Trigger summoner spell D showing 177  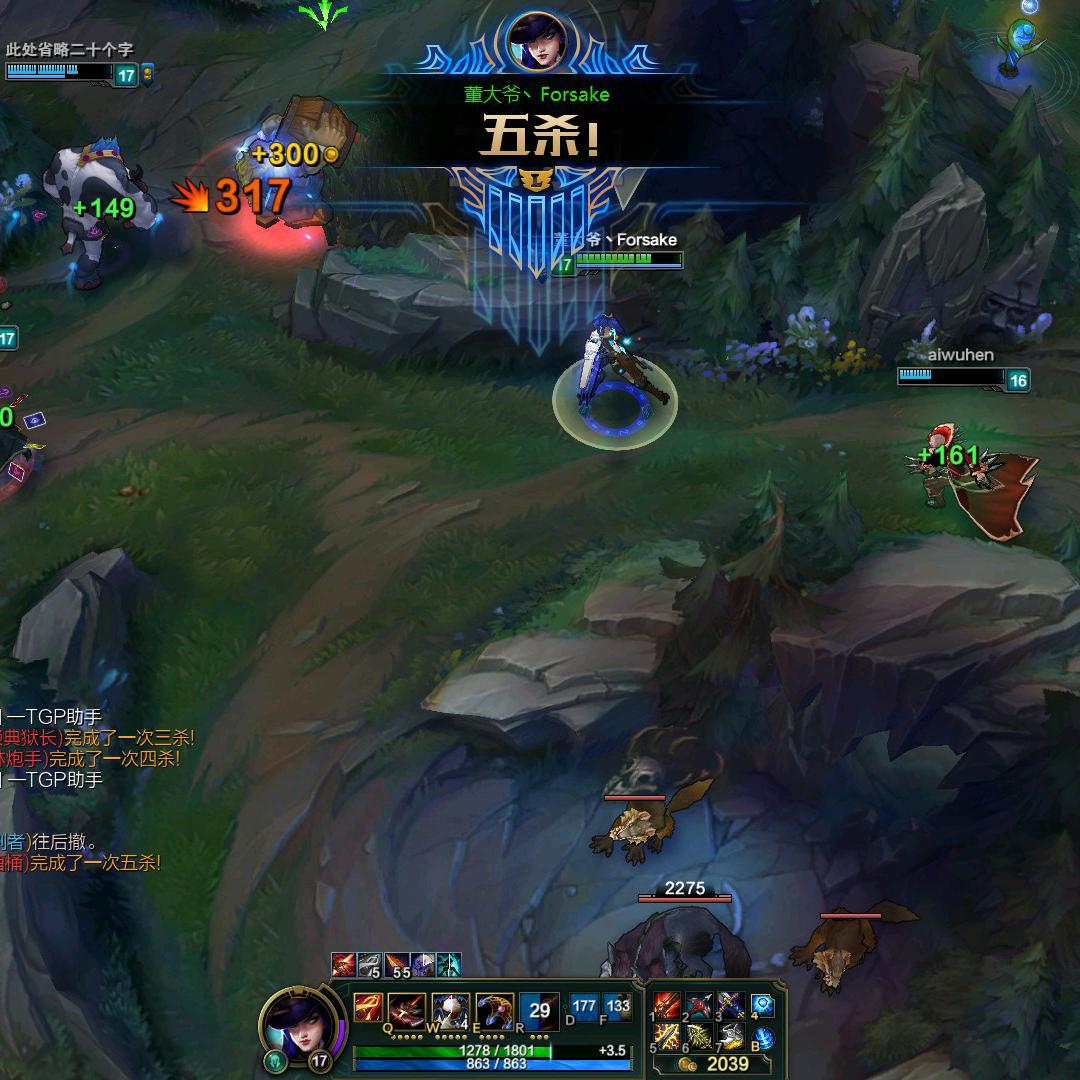click(584, 1006)
